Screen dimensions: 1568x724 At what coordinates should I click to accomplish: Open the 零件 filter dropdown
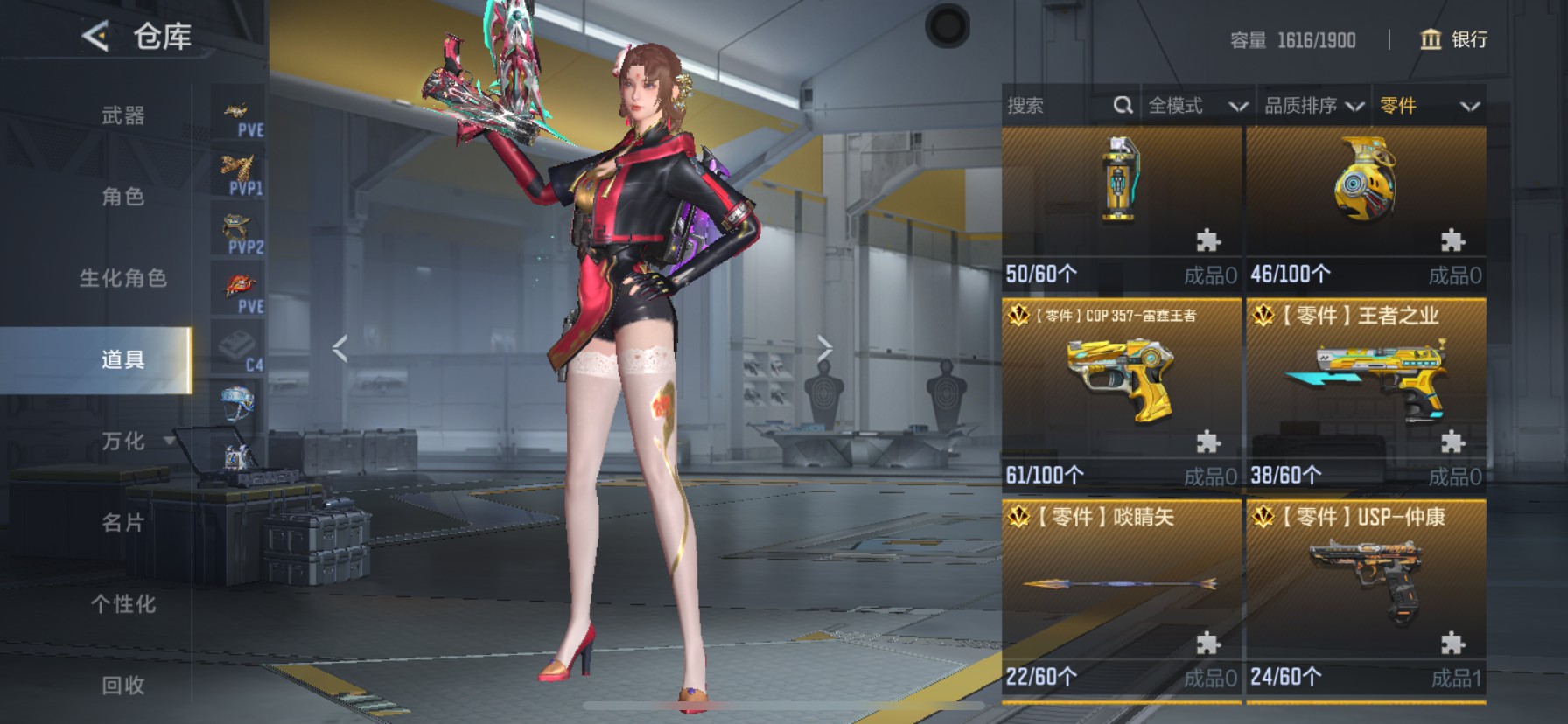(x=1429, y=106)
